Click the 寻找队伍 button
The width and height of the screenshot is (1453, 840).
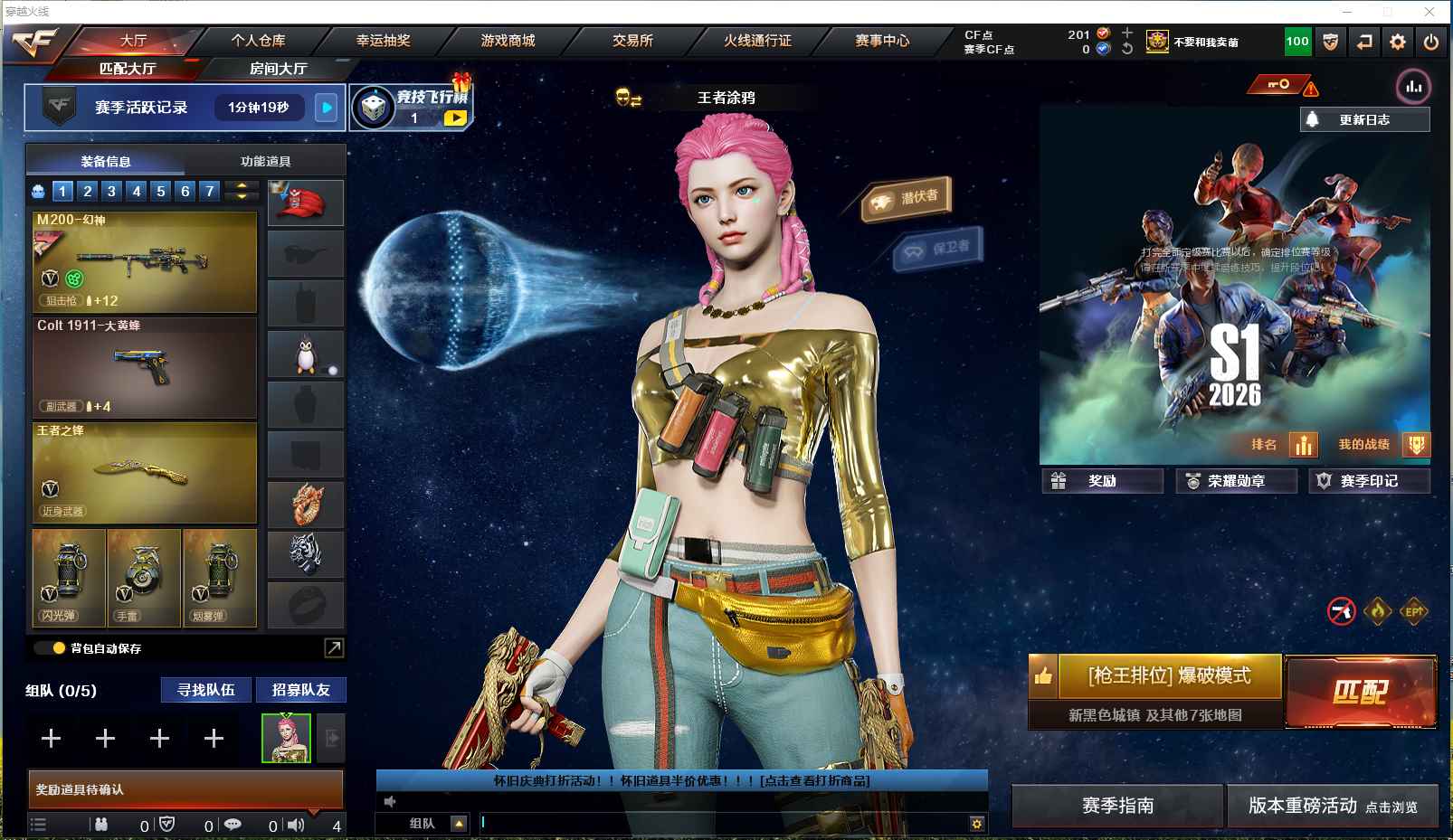206,690
